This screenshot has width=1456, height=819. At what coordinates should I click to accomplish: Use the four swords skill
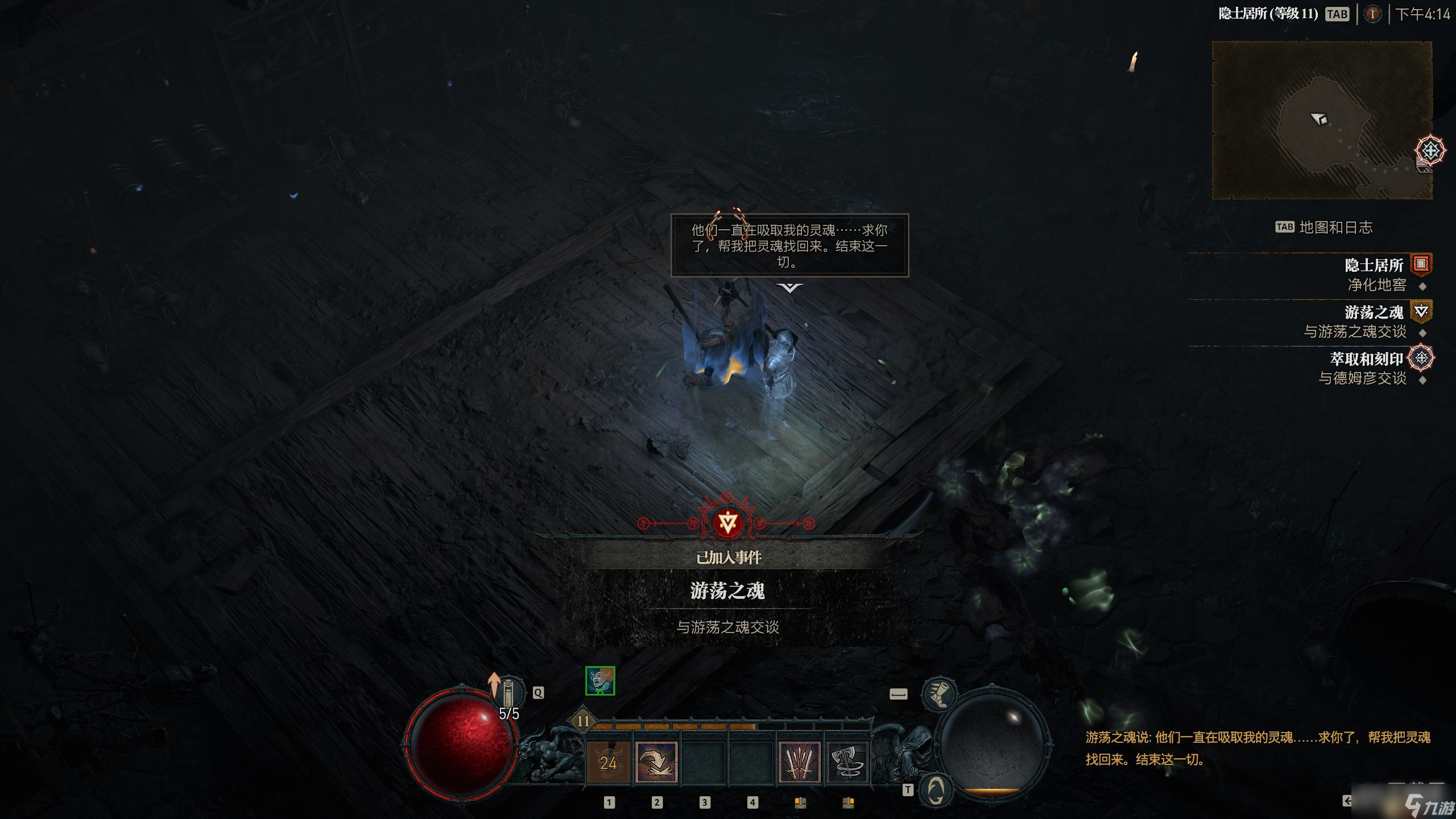pos(800,762)
